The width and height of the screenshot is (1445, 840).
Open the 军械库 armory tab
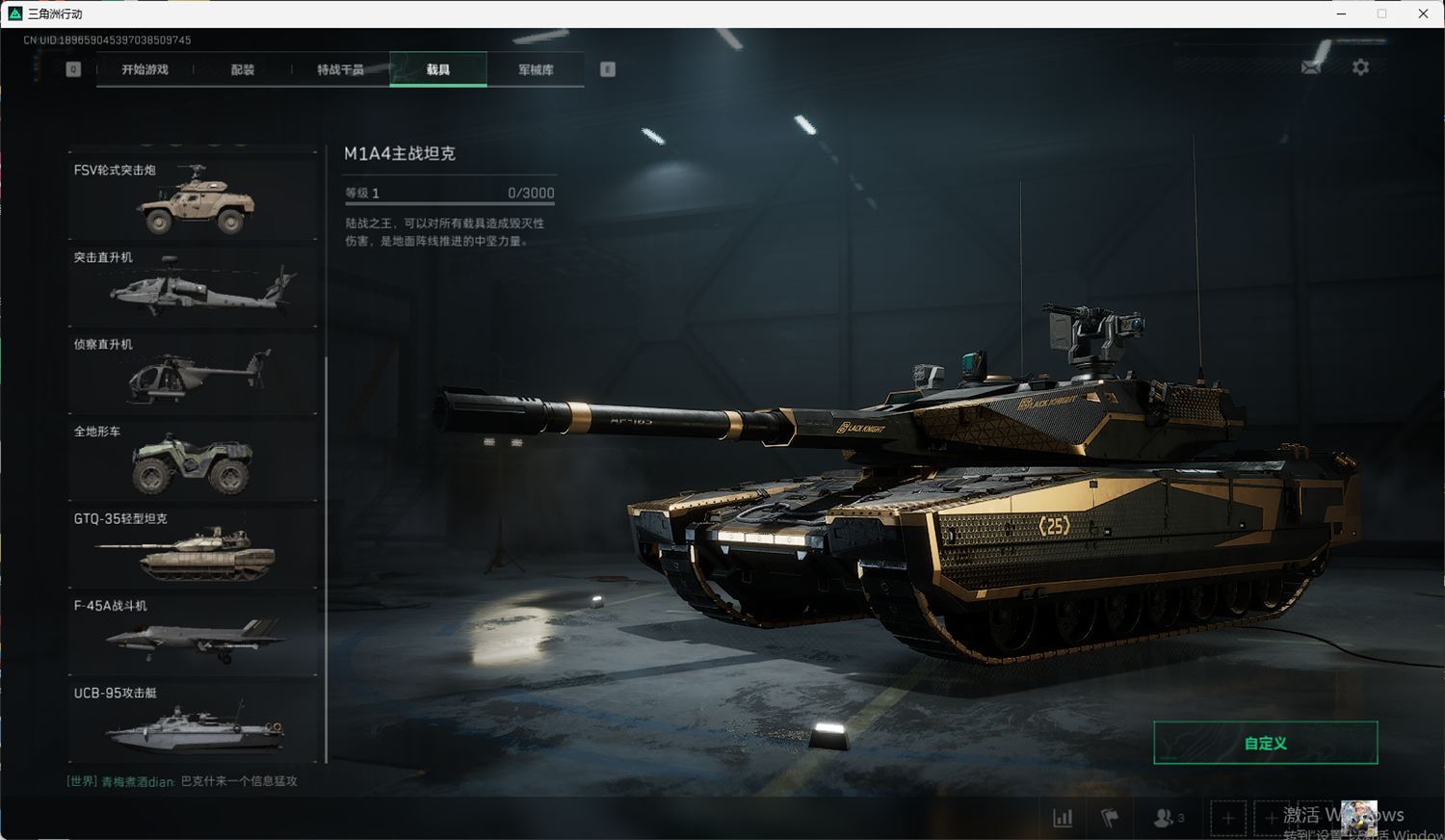(x=536, y=69)
